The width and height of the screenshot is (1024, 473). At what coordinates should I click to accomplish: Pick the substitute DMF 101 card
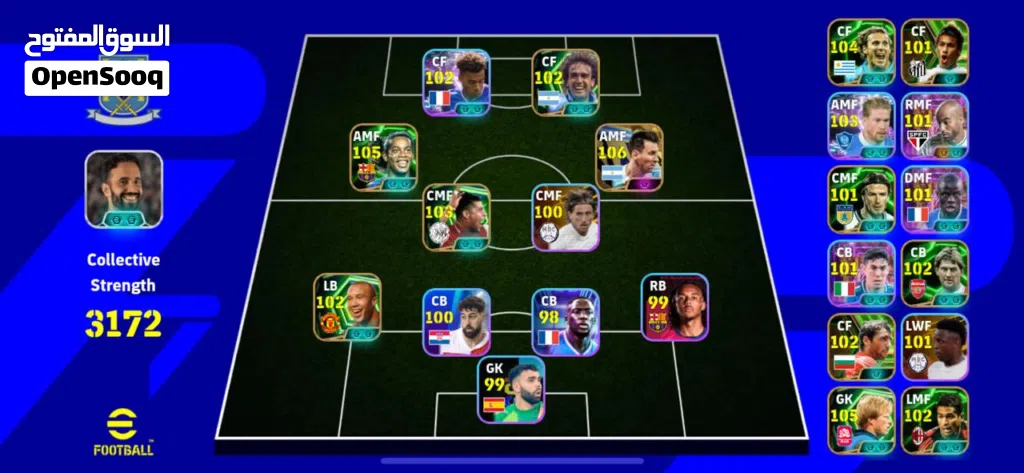pos(935,199)
